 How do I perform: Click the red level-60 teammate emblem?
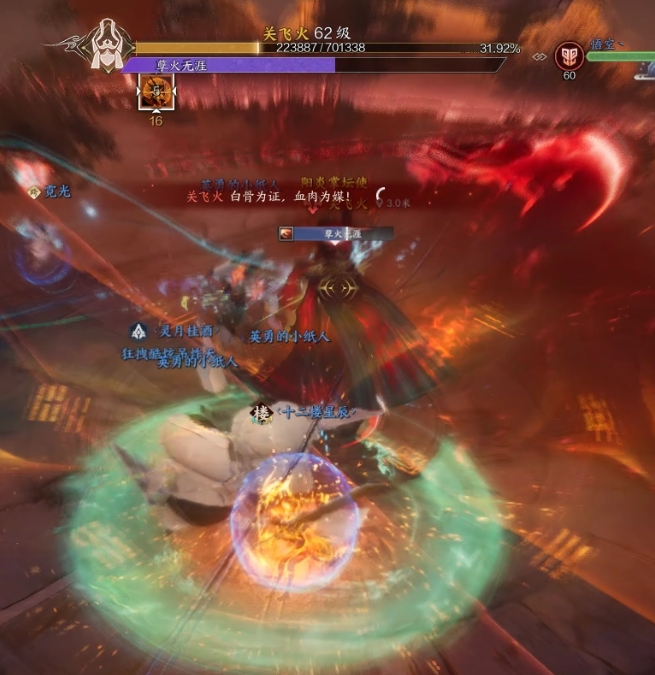[570, 54]
